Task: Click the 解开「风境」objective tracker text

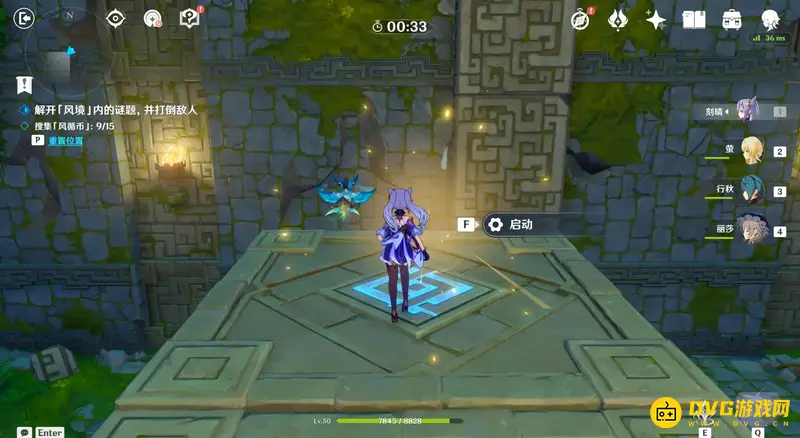Action: tap(110, 109)
